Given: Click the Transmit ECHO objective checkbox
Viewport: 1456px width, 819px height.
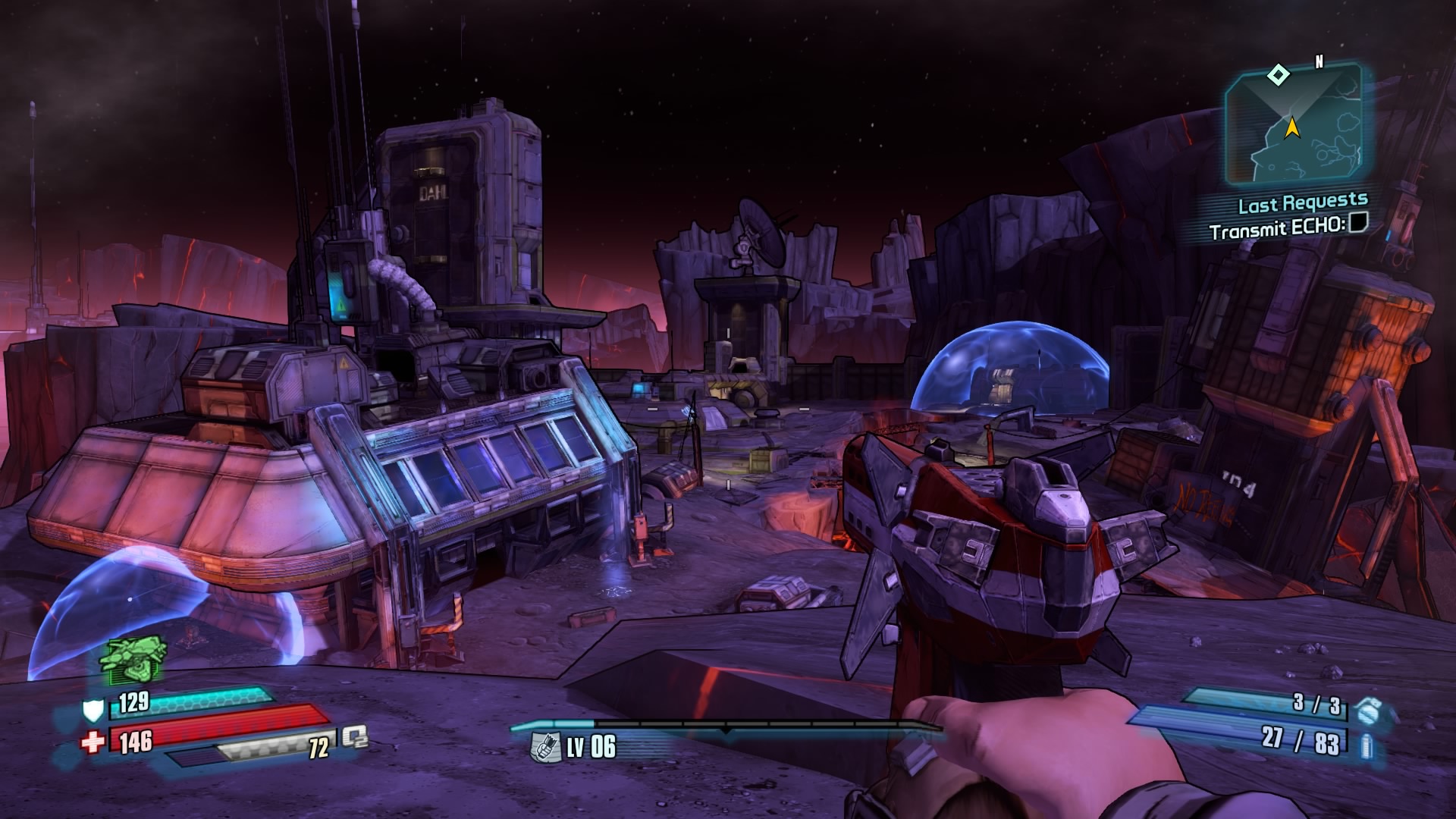Looking at the screenshot, I should coord(1357,223).
